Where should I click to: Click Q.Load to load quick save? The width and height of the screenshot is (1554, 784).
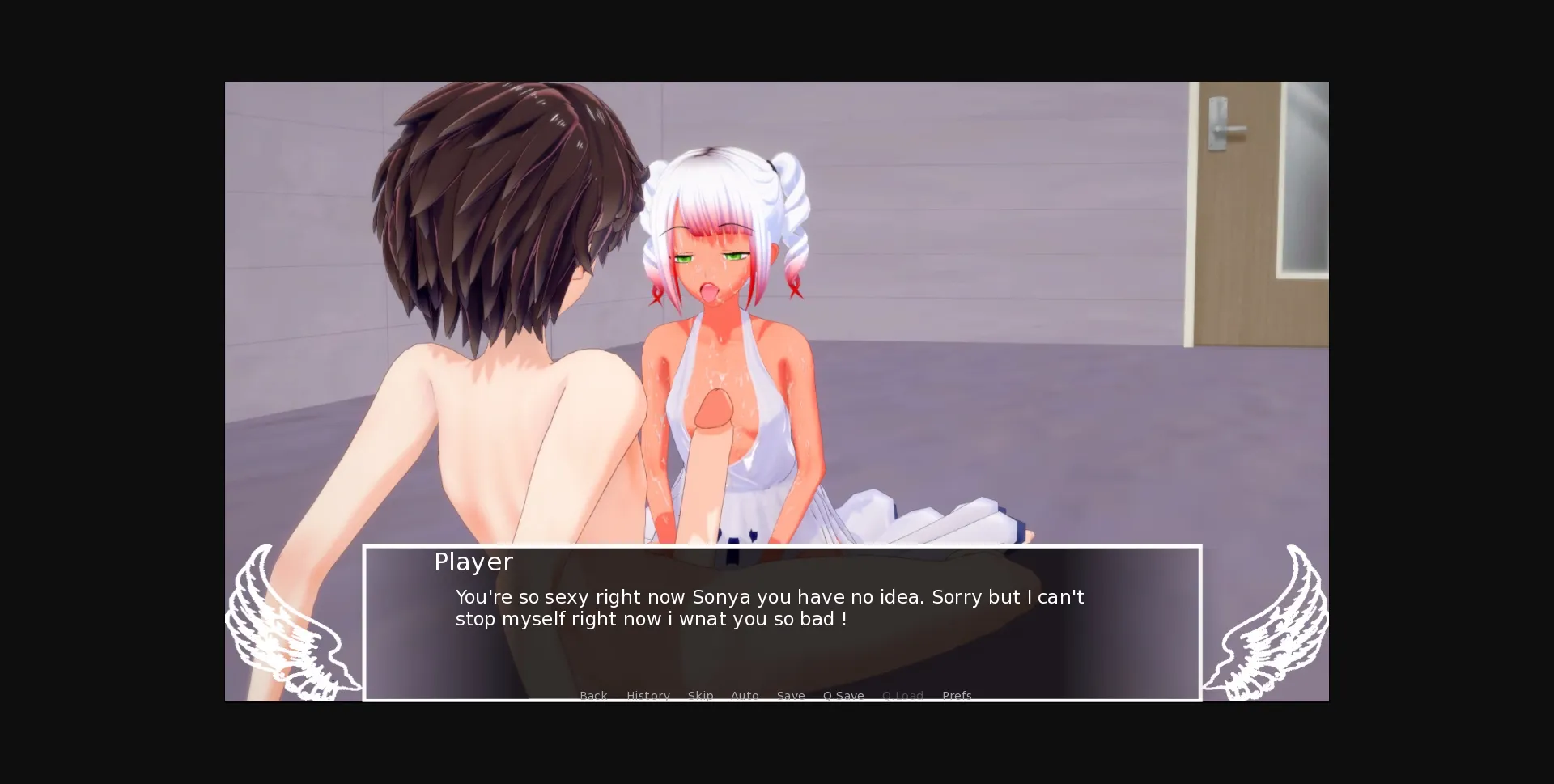pyautogui.click(x=903, y=696)
